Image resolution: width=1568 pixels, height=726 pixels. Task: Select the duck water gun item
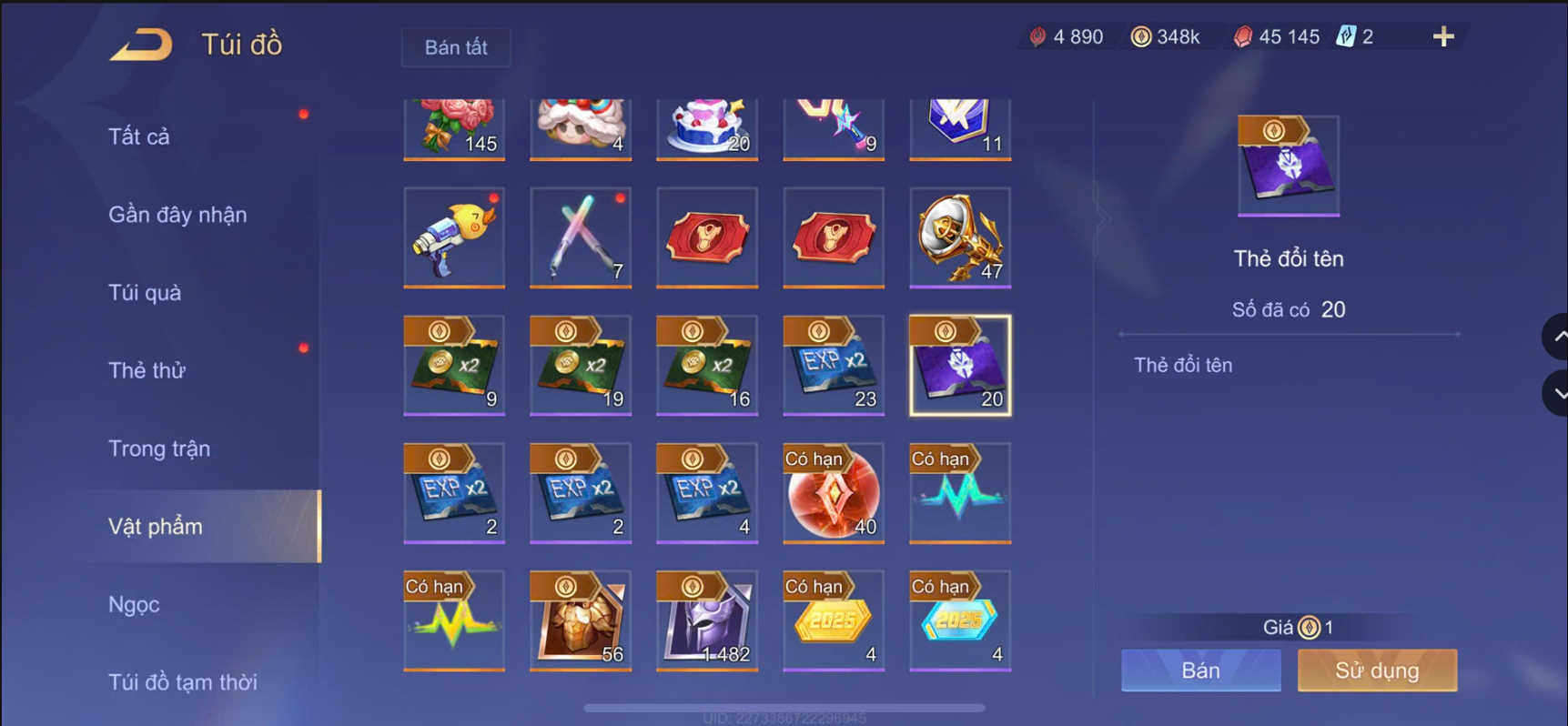pos(453,238)
